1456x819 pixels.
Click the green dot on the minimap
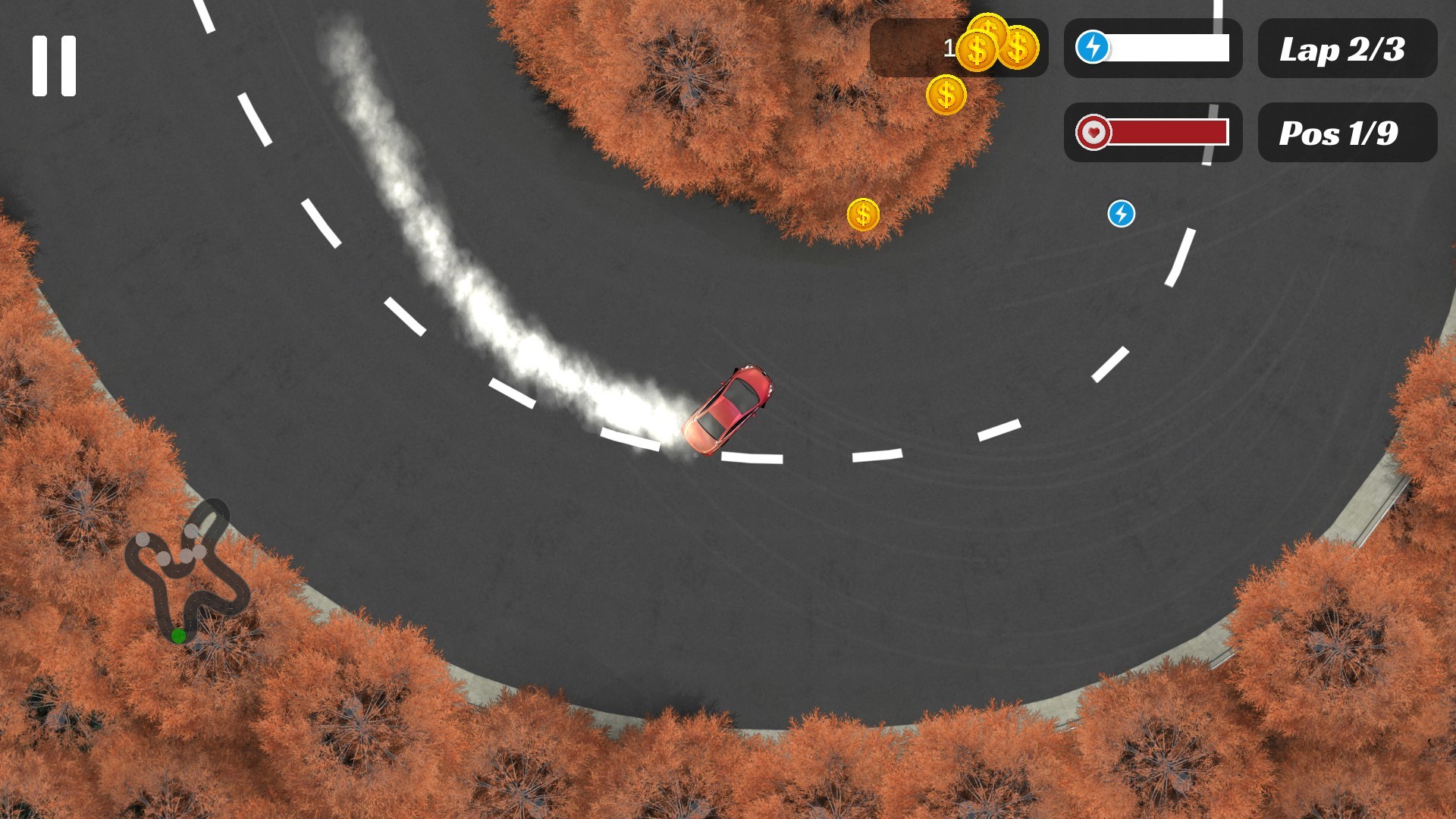point(180,635)
